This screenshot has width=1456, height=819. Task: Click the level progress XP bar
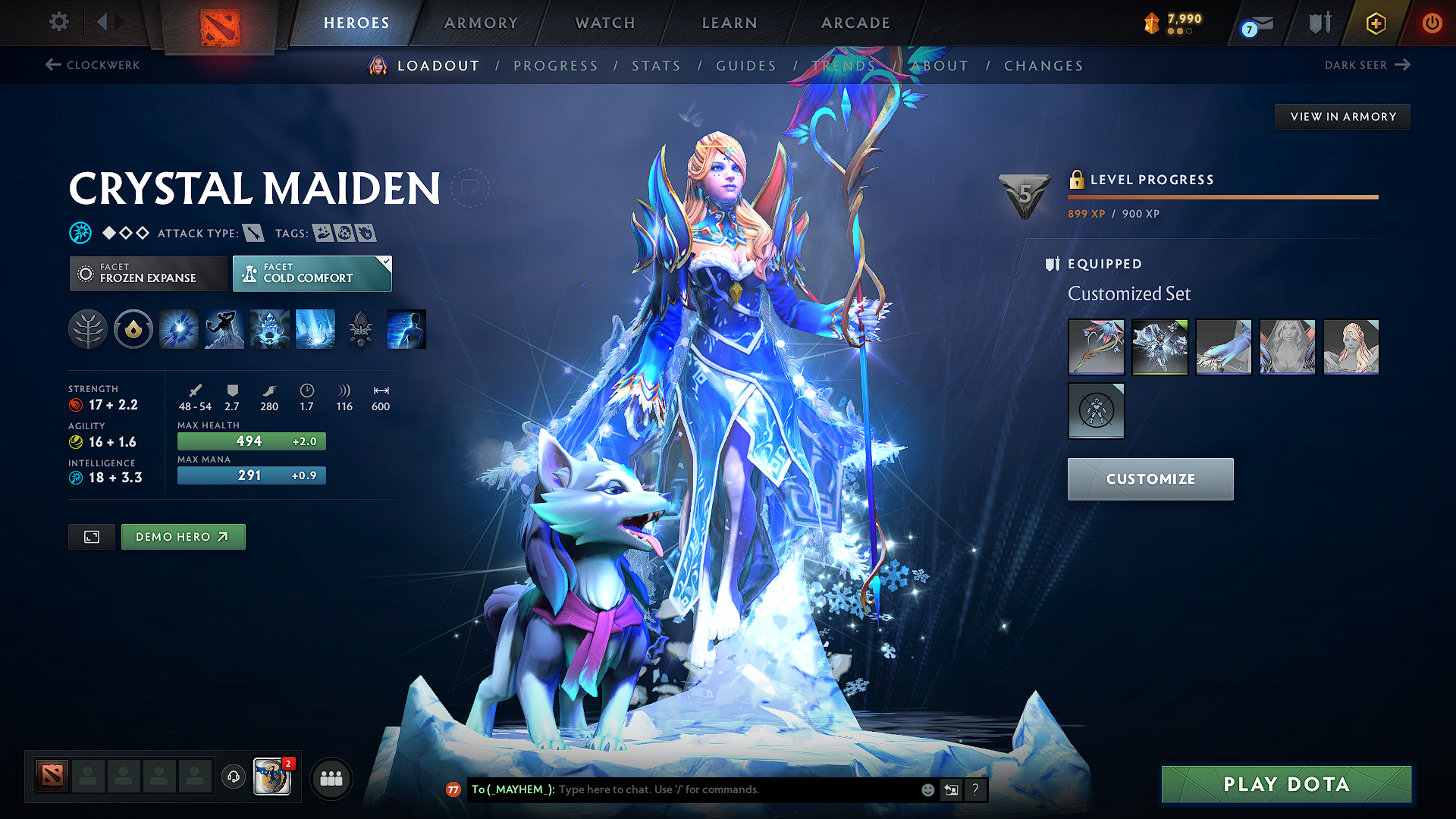[x=1222, y=197]
